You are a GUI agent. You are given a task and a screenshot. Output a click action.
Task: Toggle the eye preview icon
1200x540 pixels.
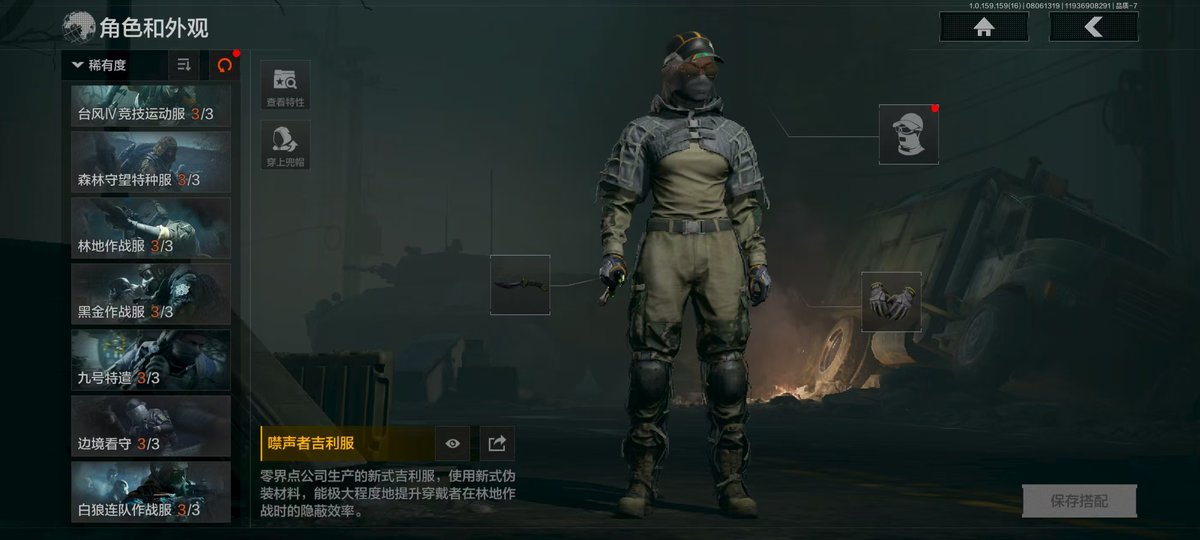click(452, 443)
